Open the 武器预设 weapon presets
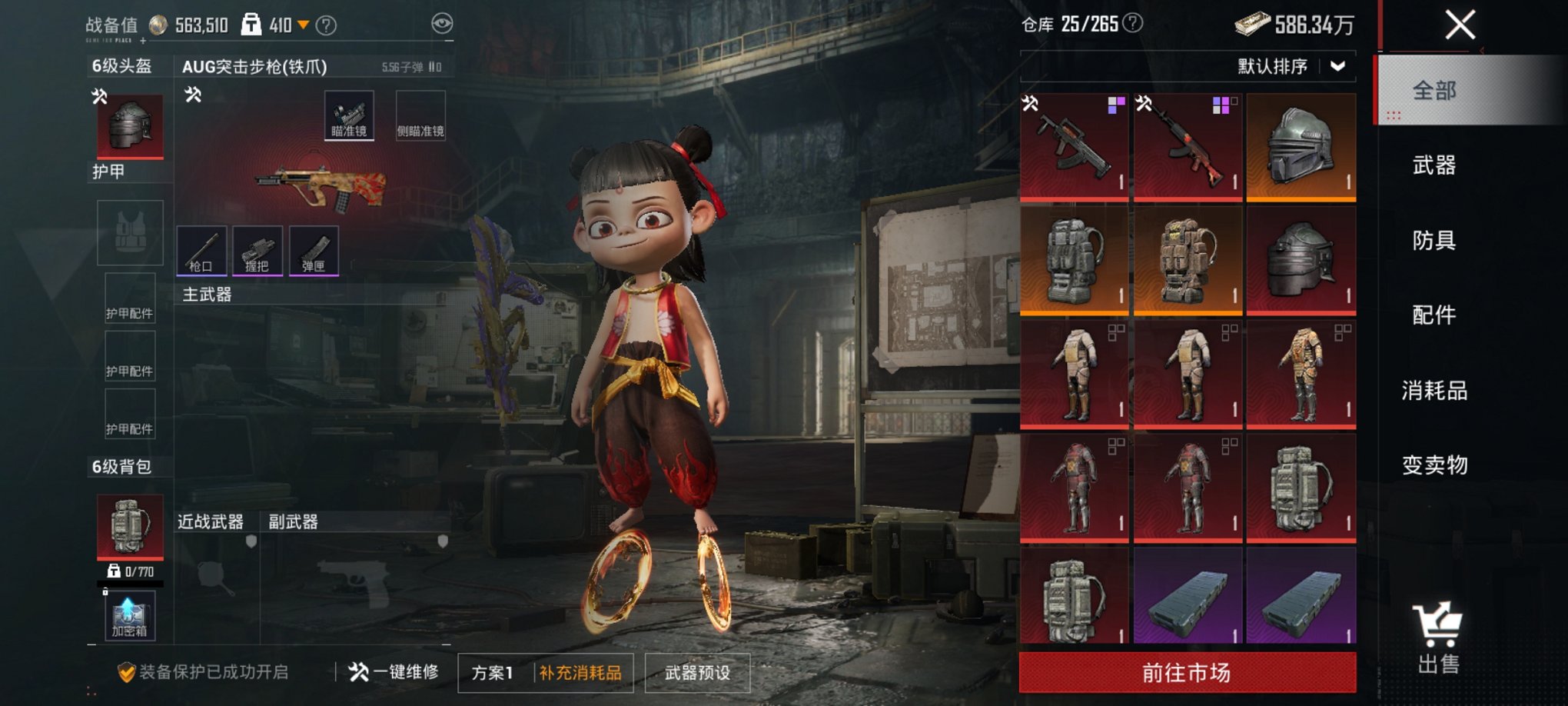Viewport: 1568px width, 706px height. coord(696,673)
